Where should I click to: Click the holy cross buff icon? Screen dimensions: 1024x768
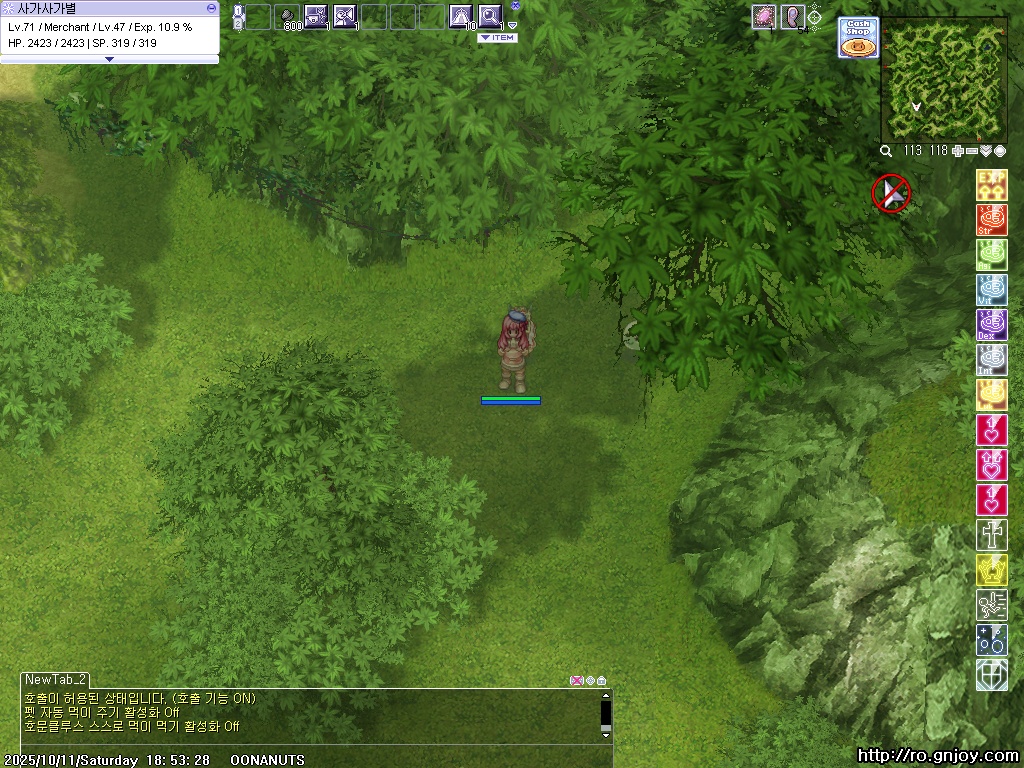pos(991,534)
